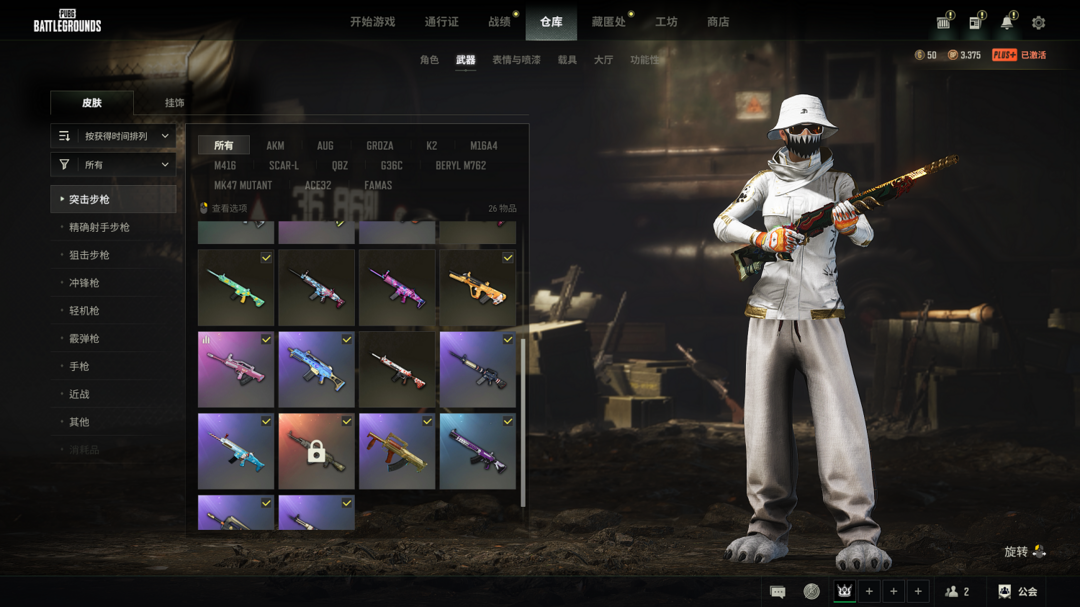This screenshot has width=1080, height=607.
Task: Switch to the 挂饰 charms tab
Action: click(174, 103)
